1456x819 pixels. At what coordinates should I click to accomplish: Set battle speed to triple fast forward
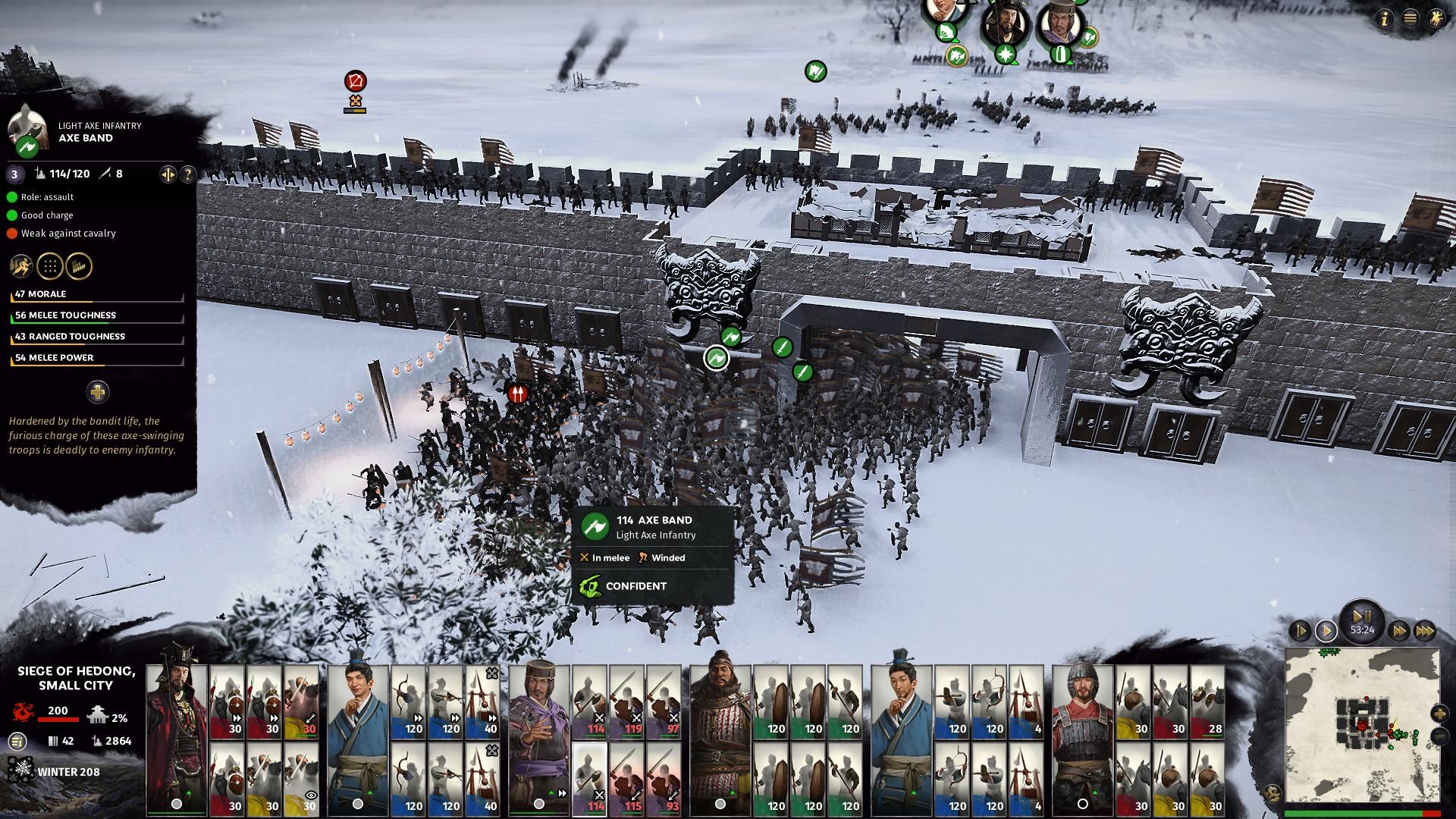click(1425, 630)
